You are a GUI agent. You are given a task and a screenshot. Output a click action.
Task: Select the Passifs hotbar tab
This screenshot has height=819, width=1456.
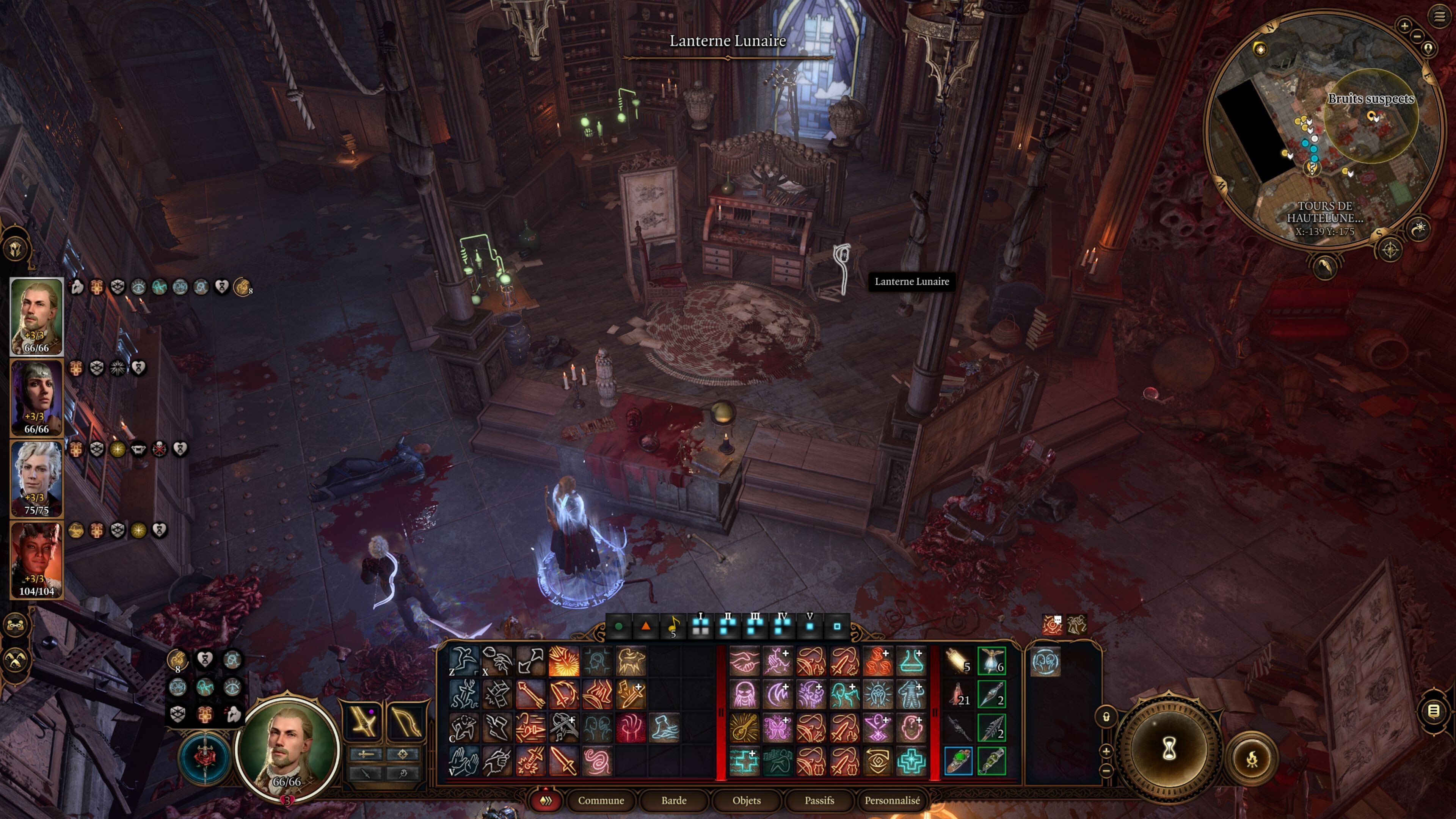pyautogui.click(x=819, y=800)
